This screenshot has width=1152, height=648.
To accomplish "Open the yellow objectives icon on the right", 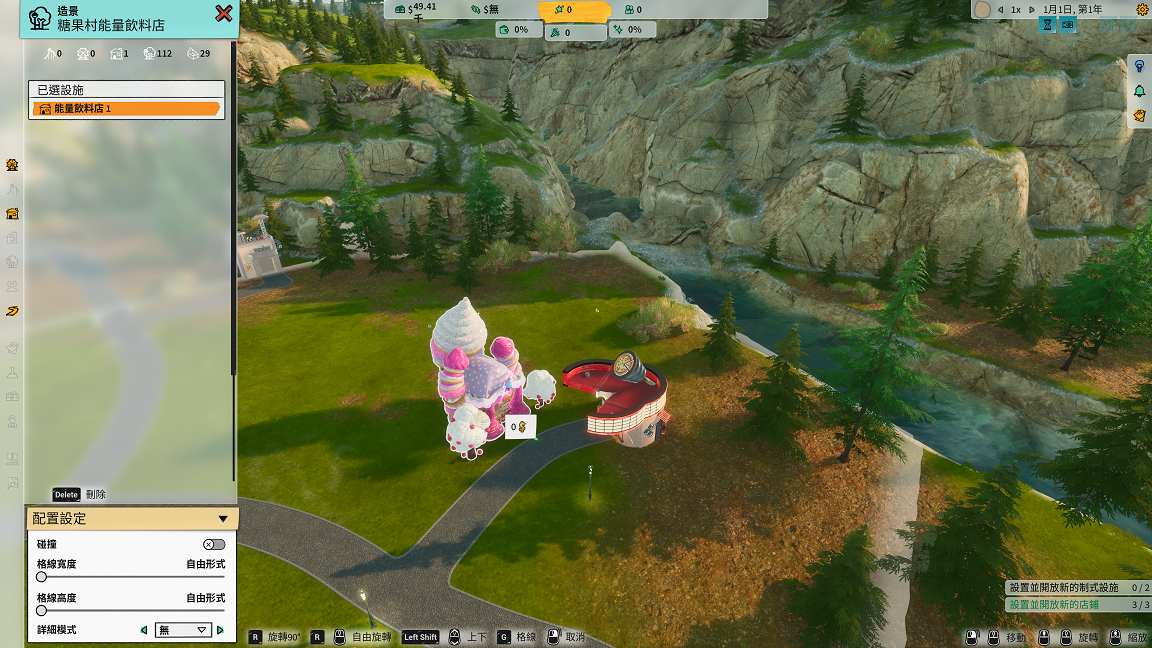I will tap(1139, 116).
